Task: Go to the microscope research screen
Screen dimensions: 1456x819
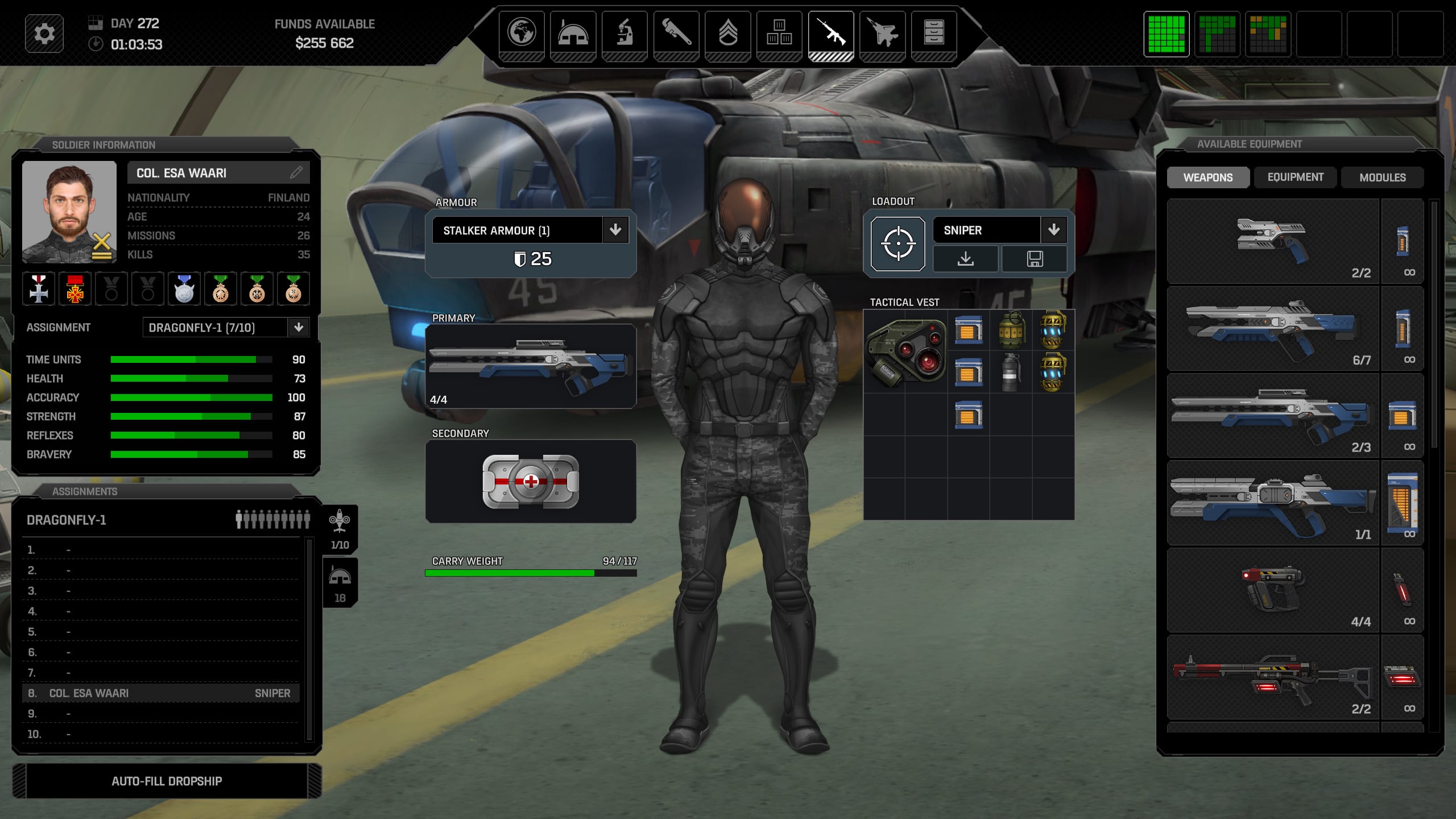Action: (x=624, y=33)
